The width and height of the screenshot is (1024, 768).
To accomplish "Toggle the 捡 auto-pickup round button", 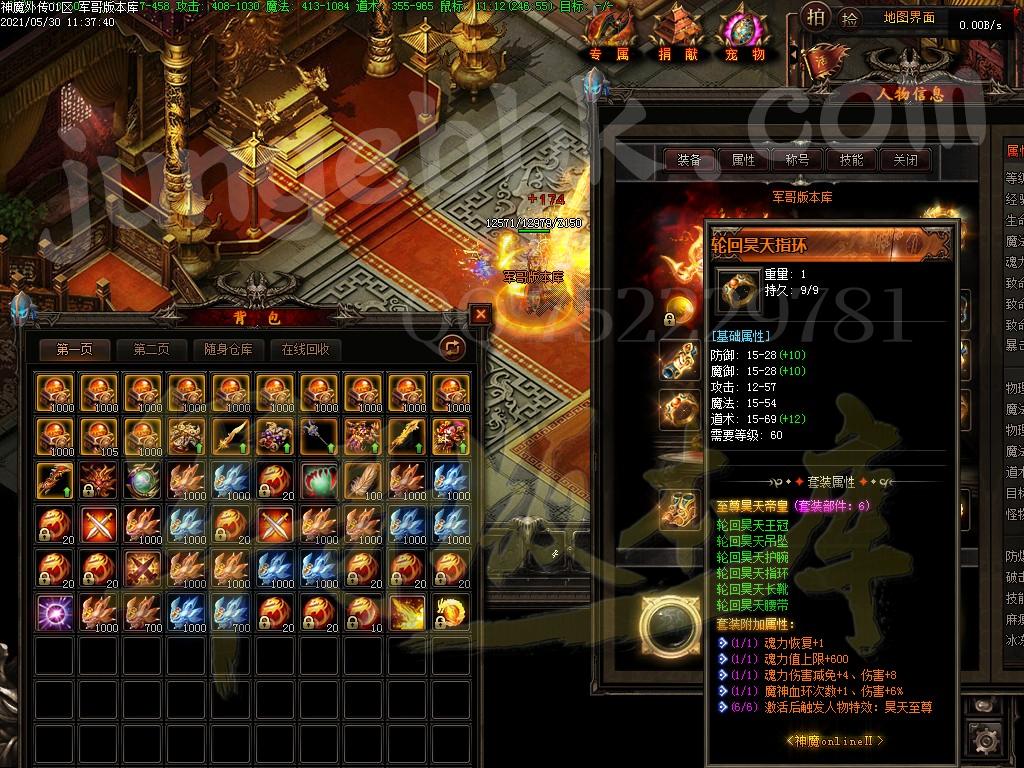I will pyautogui.click(x=849, y=18).
